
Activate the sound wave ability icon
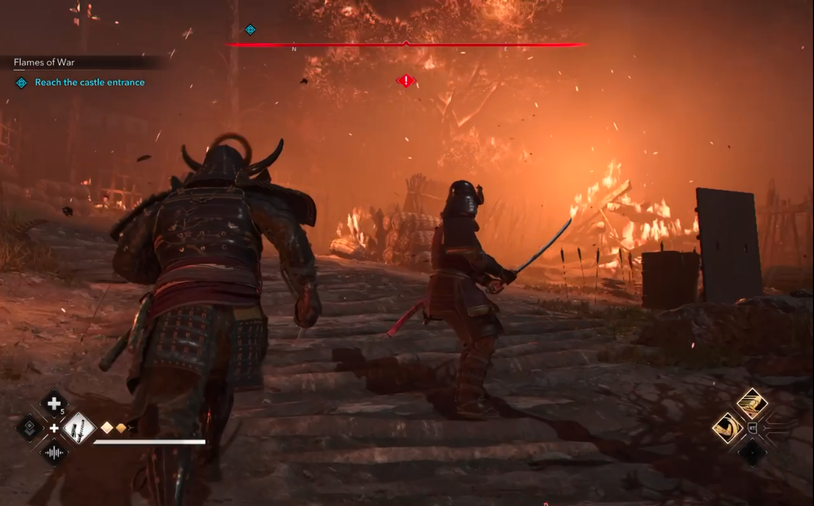pos(54,453)
